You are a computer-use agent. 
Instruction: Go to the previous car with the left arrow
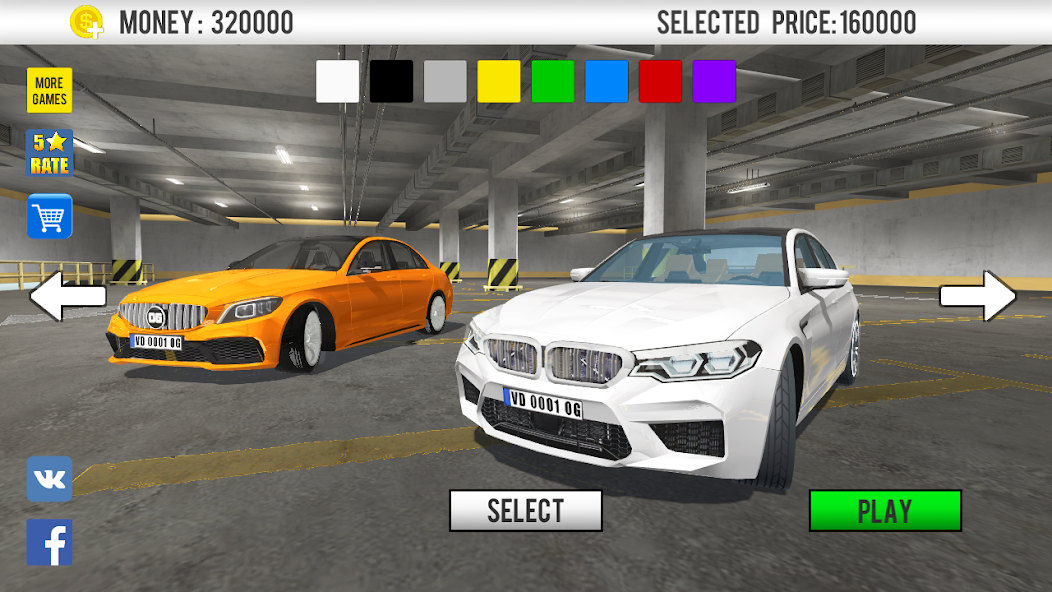68,296
